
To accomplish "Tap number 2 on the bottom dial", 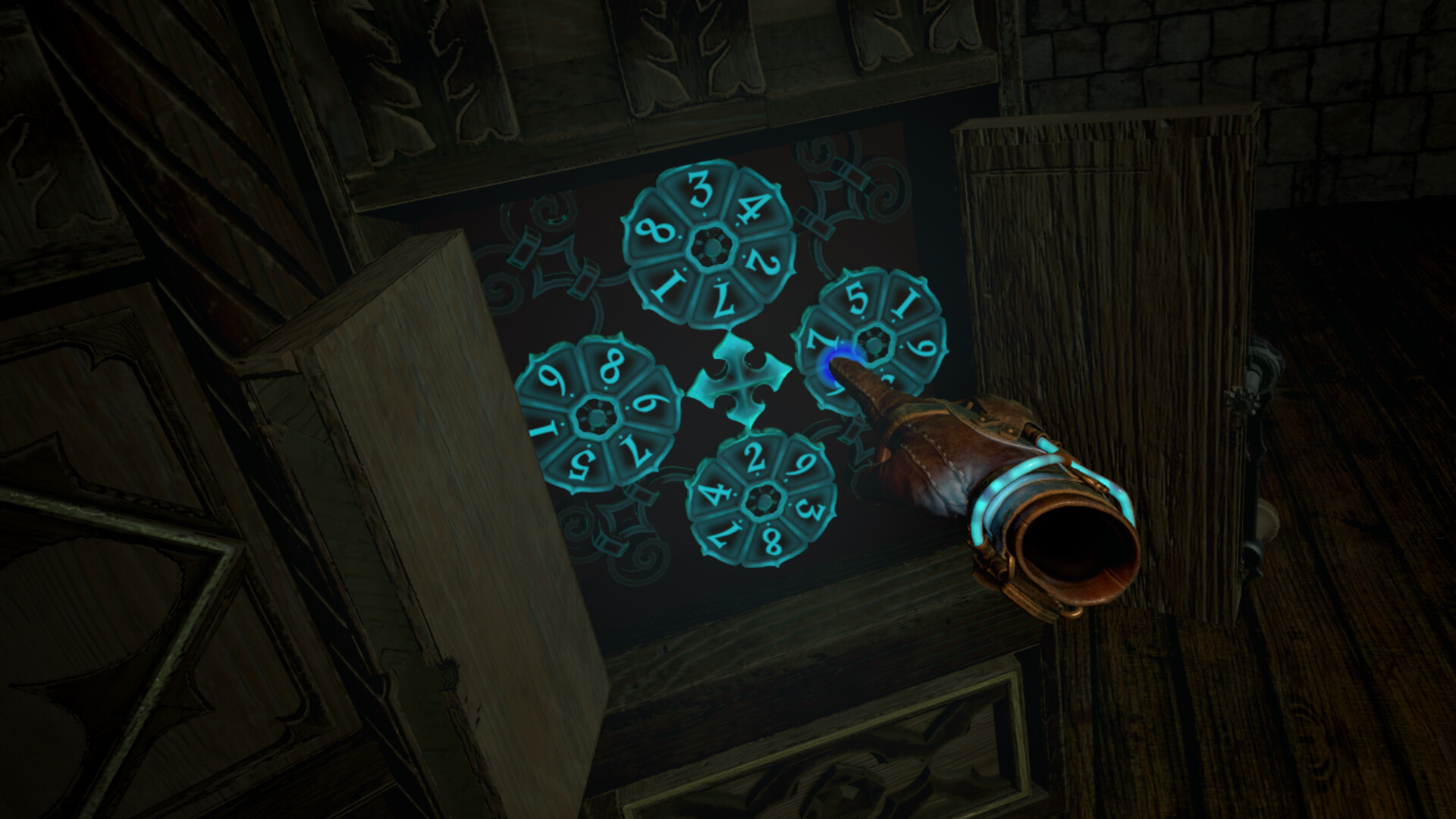I will point(755,459).
